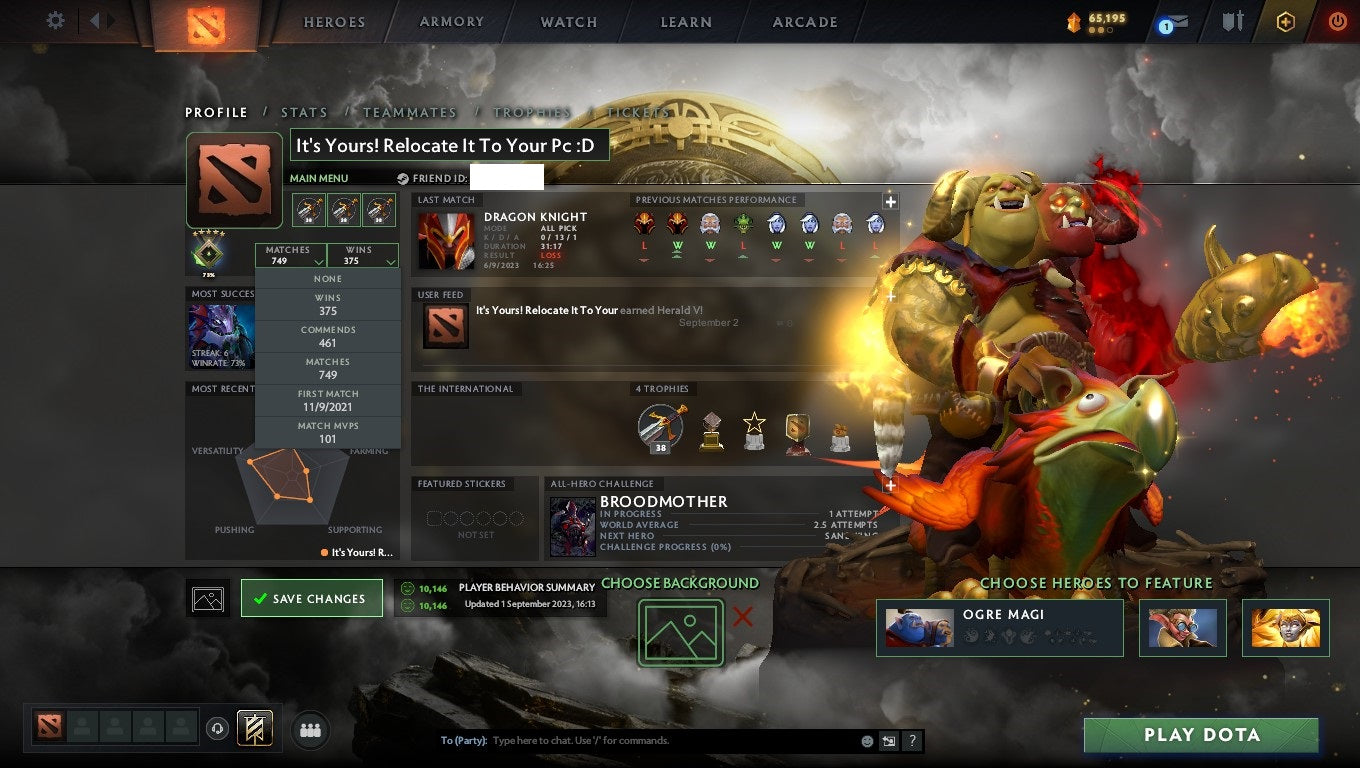The image size is (1360, 768).
Task: Click the PLAY DOTA button
Action: click(x=1201, y=735)
